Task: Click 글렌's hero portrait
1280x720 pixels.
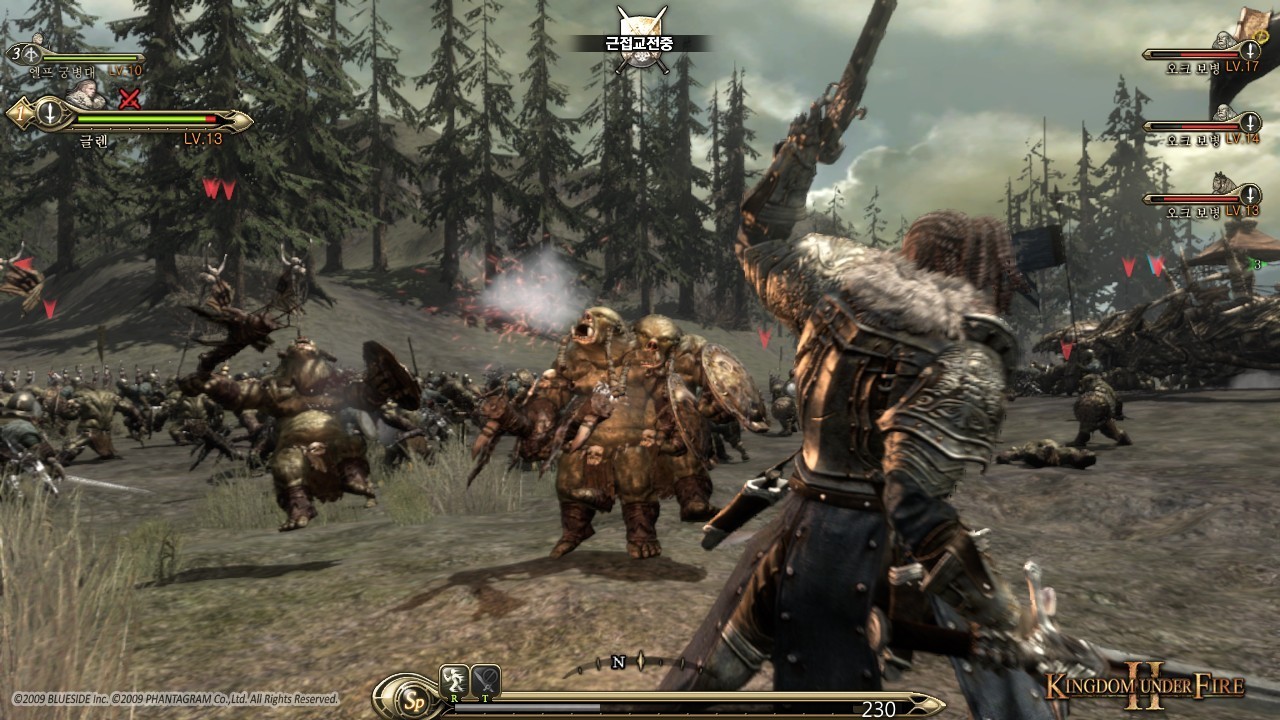Action: (x=87, y=93)
